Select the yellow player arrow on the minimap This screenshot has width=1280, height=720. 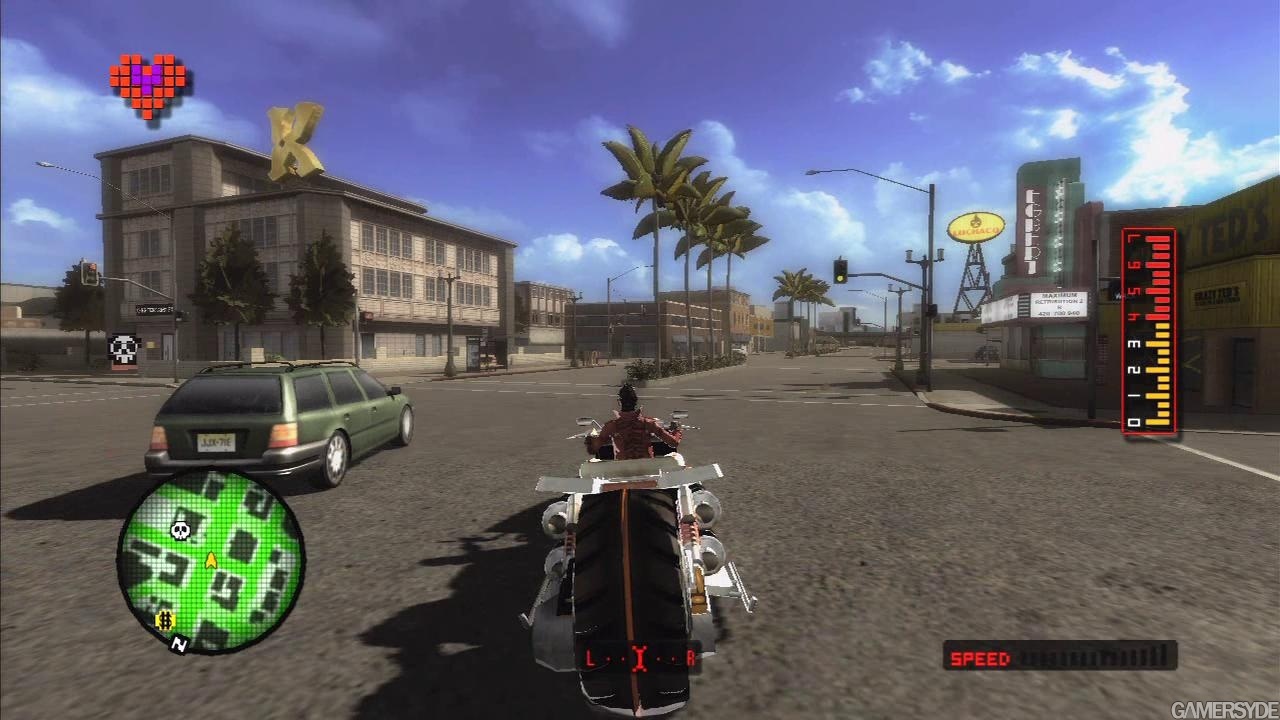coord(211,560)
